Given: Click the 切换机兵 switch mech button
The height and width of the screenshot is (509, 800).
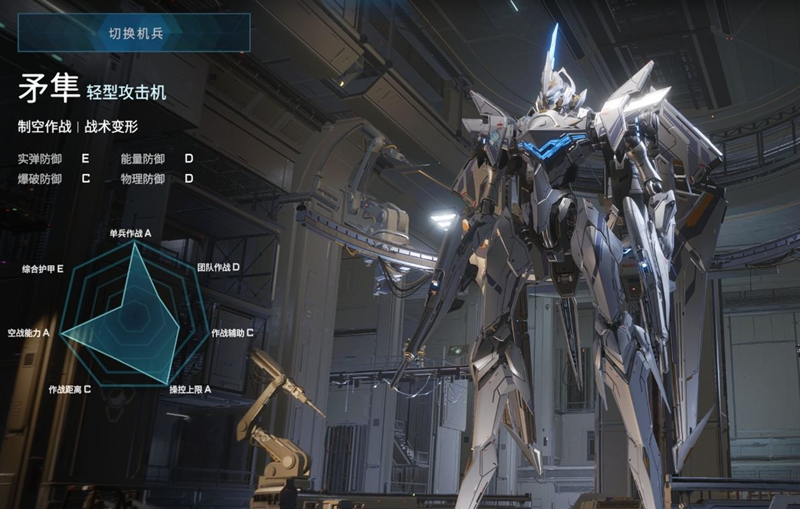Looking at the screenshot, I should click(134, 33).
